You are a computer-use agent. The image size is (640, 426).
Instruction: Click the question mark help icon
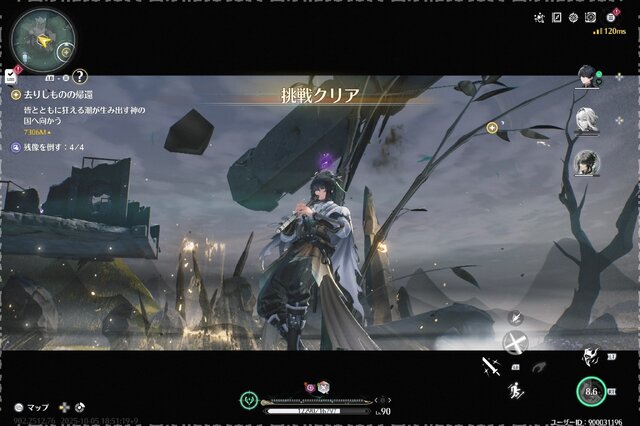tap(80, 76)
